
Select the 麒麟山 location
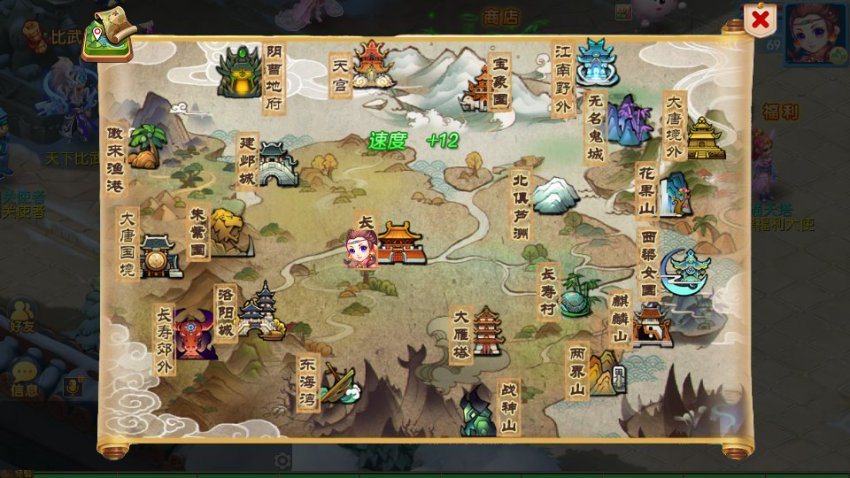(x=651, y=326)
